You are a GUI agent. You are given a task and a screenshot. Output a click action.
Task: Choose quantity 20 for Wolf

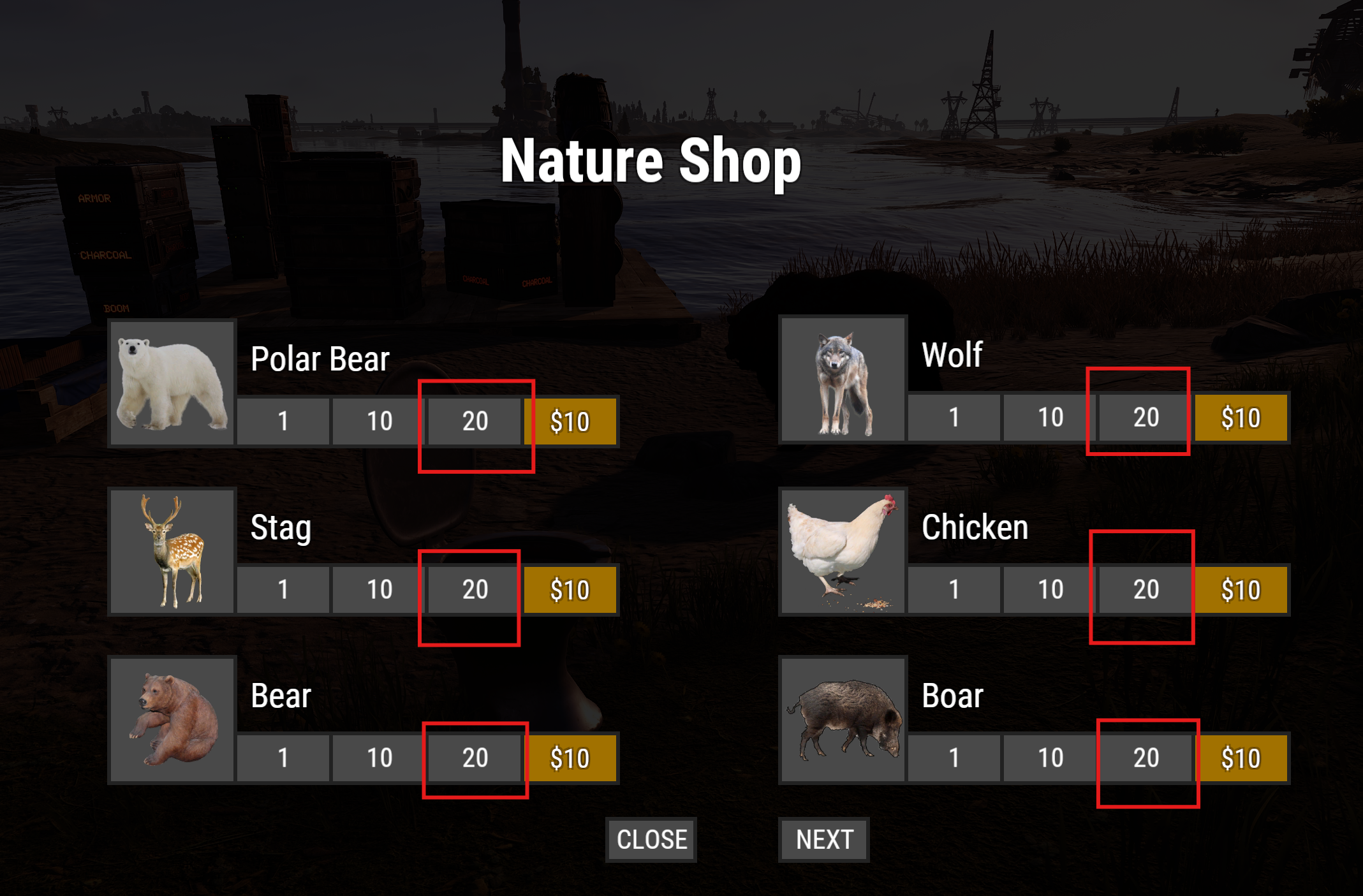tap(1146, 418)
